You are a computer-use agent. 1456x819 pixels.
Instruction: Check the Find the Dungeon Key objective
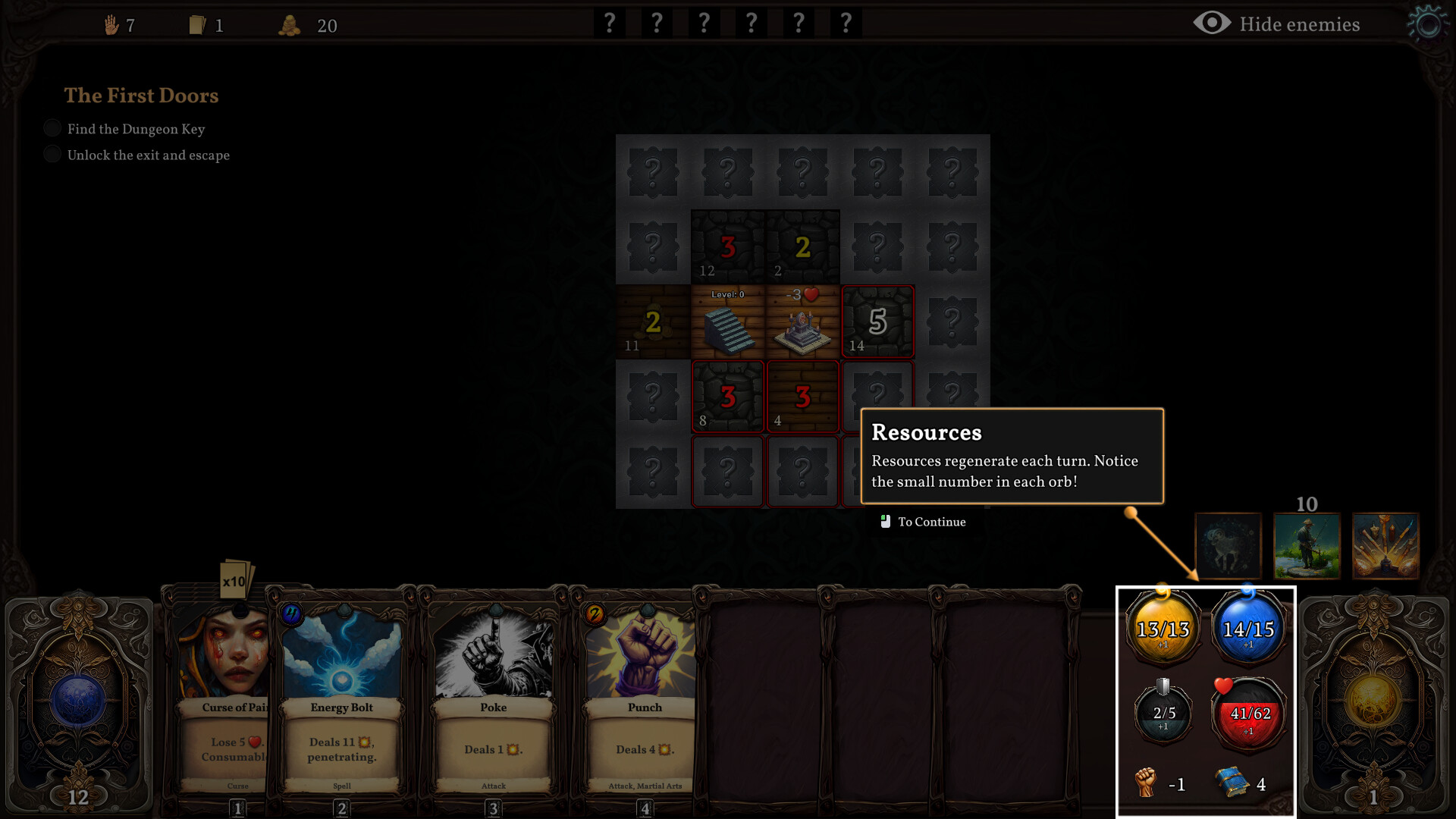pos(52,128)
